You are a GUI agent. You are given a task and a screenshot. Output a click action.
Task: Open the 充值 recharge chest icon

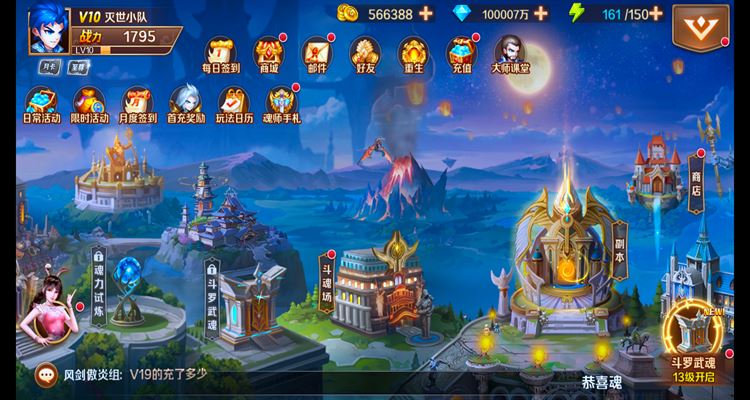click(x=461, y=55)
